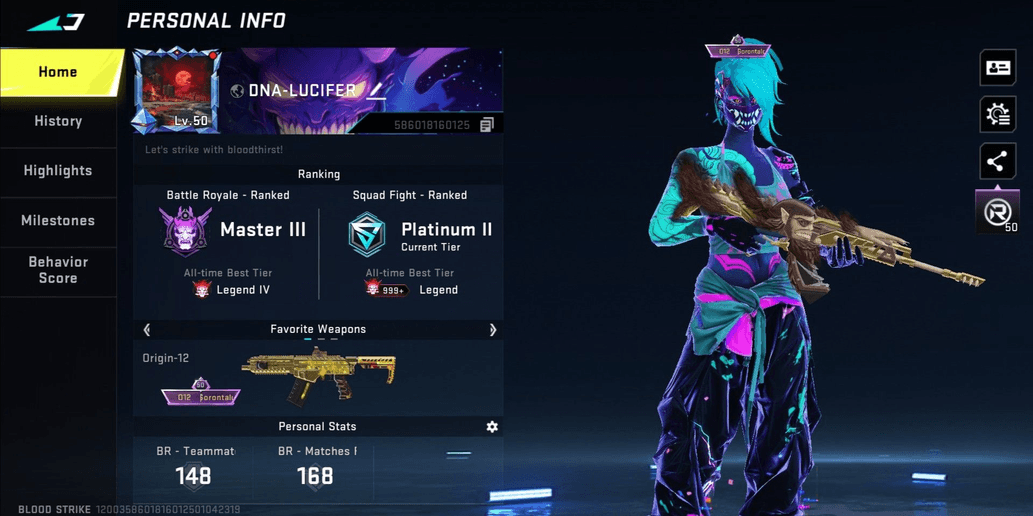The height and width of the screenshot is (516, 1033).
Task: Open the Battle Royale Master III rank
Action: 232,231
